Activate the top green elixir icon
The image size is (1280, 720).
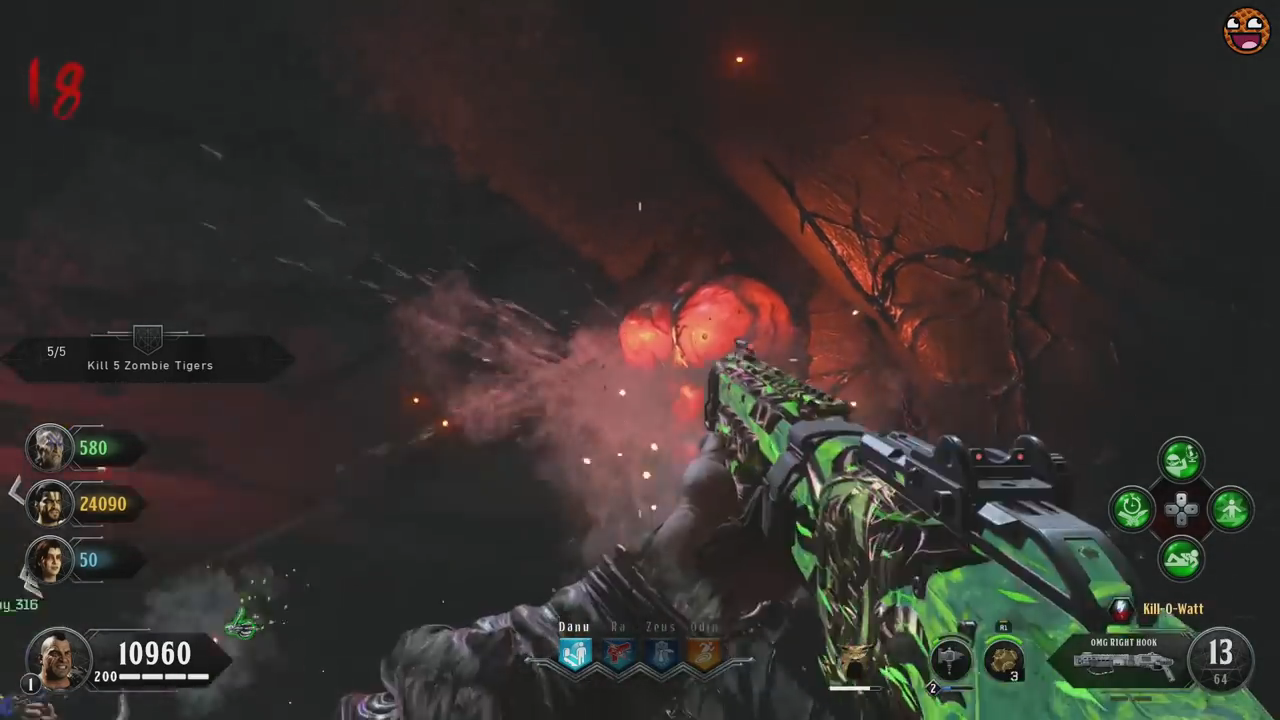1181,460
